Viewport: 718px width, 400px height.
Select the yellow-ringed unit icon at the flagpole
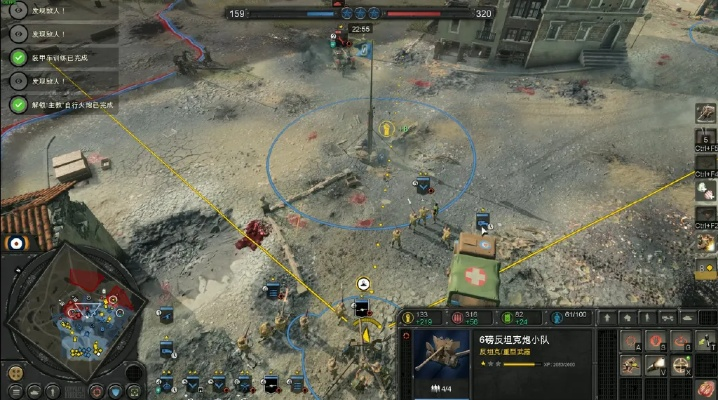(386, 128)
